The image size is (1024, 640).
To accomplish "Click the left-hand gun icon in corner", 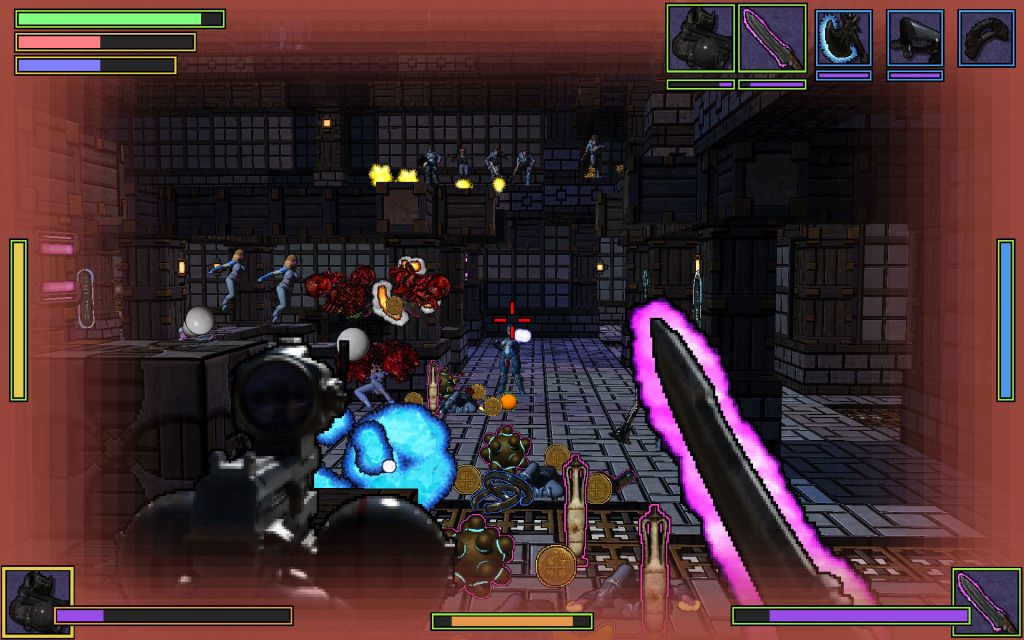I will point(37,602).
